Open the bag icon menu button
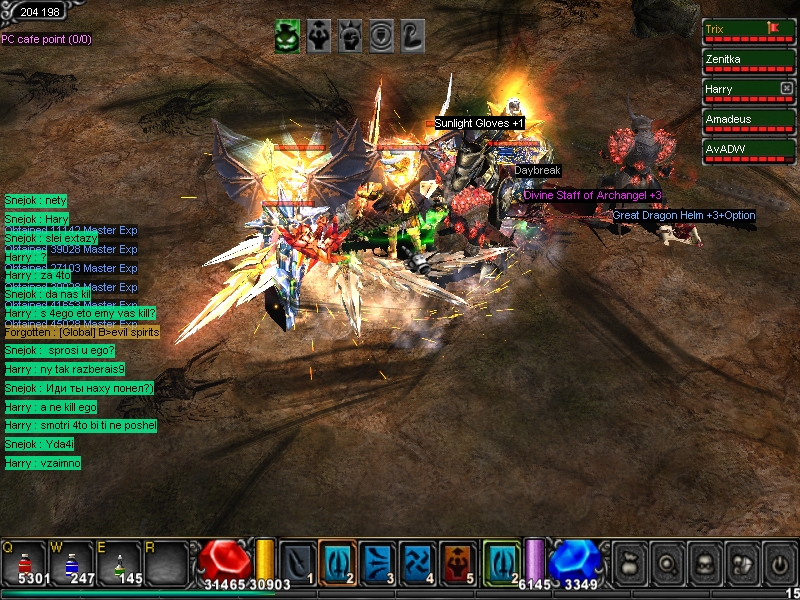800x600 pixels. point(629,562)
